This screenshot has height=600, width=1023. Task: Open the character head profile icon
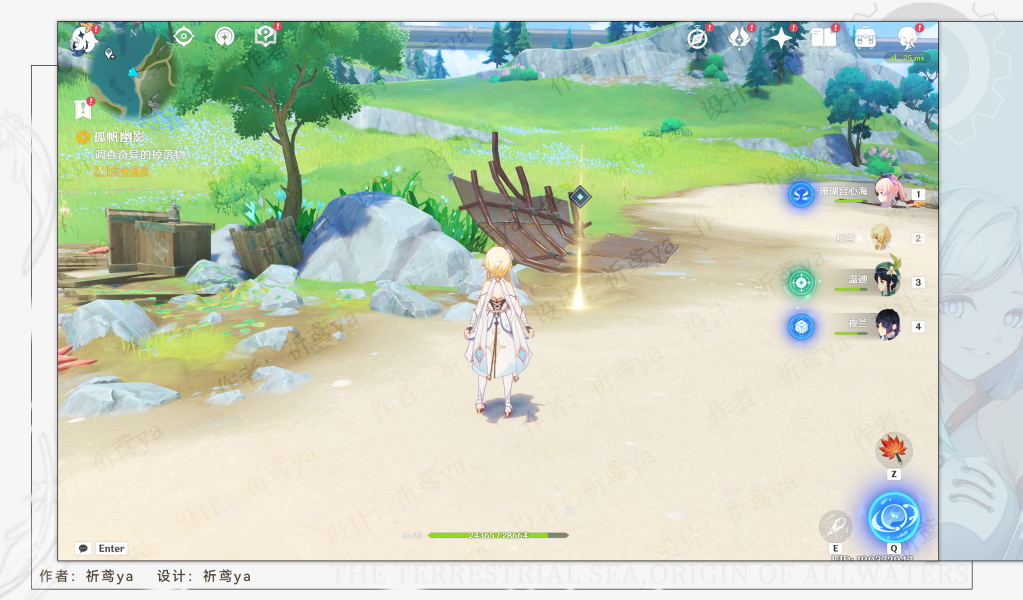pyautogui.click(x=907, y=38)
